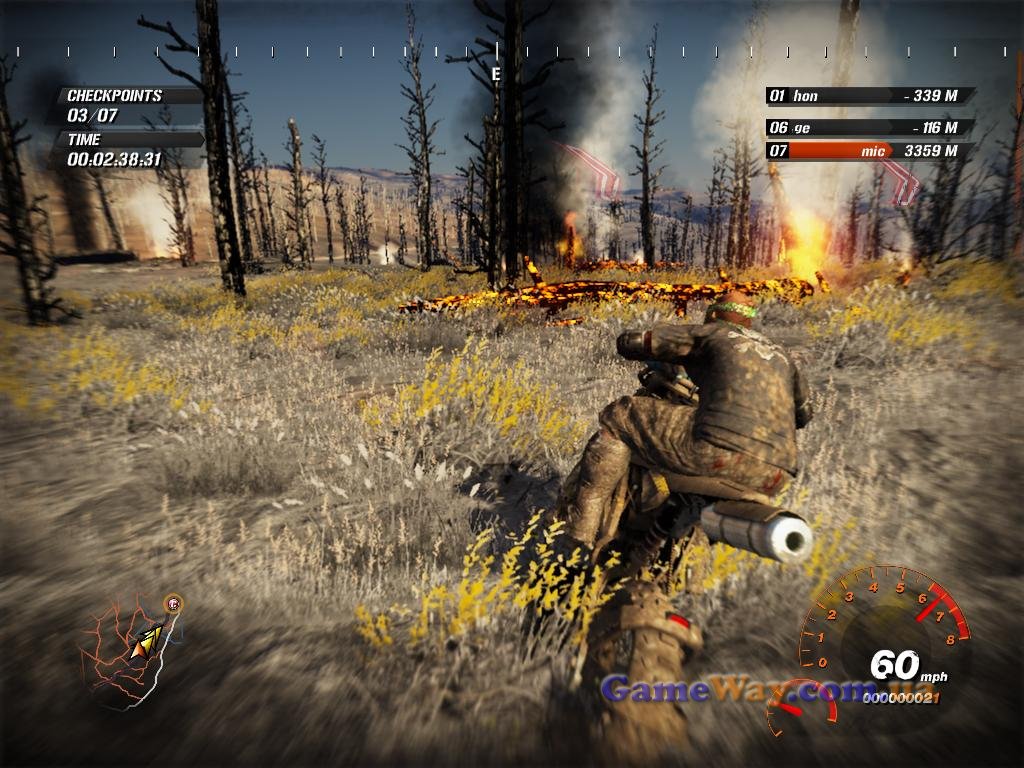Select the highlighted orange "mic" standings row

[868, 151]
